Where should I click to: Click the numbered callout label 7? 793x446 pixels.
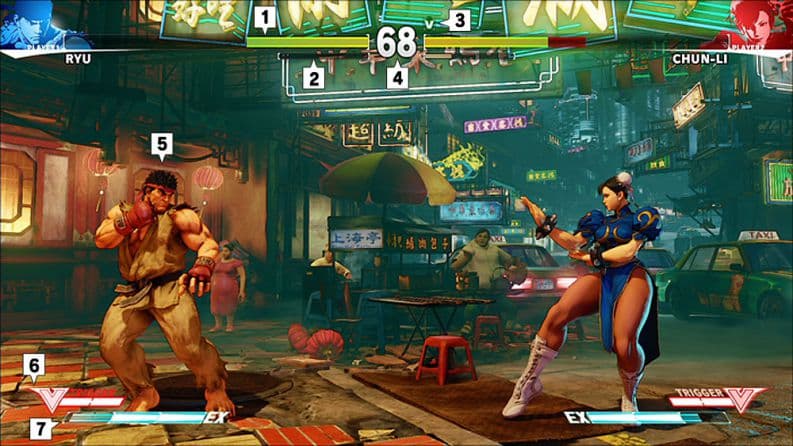tap(40, 429)
